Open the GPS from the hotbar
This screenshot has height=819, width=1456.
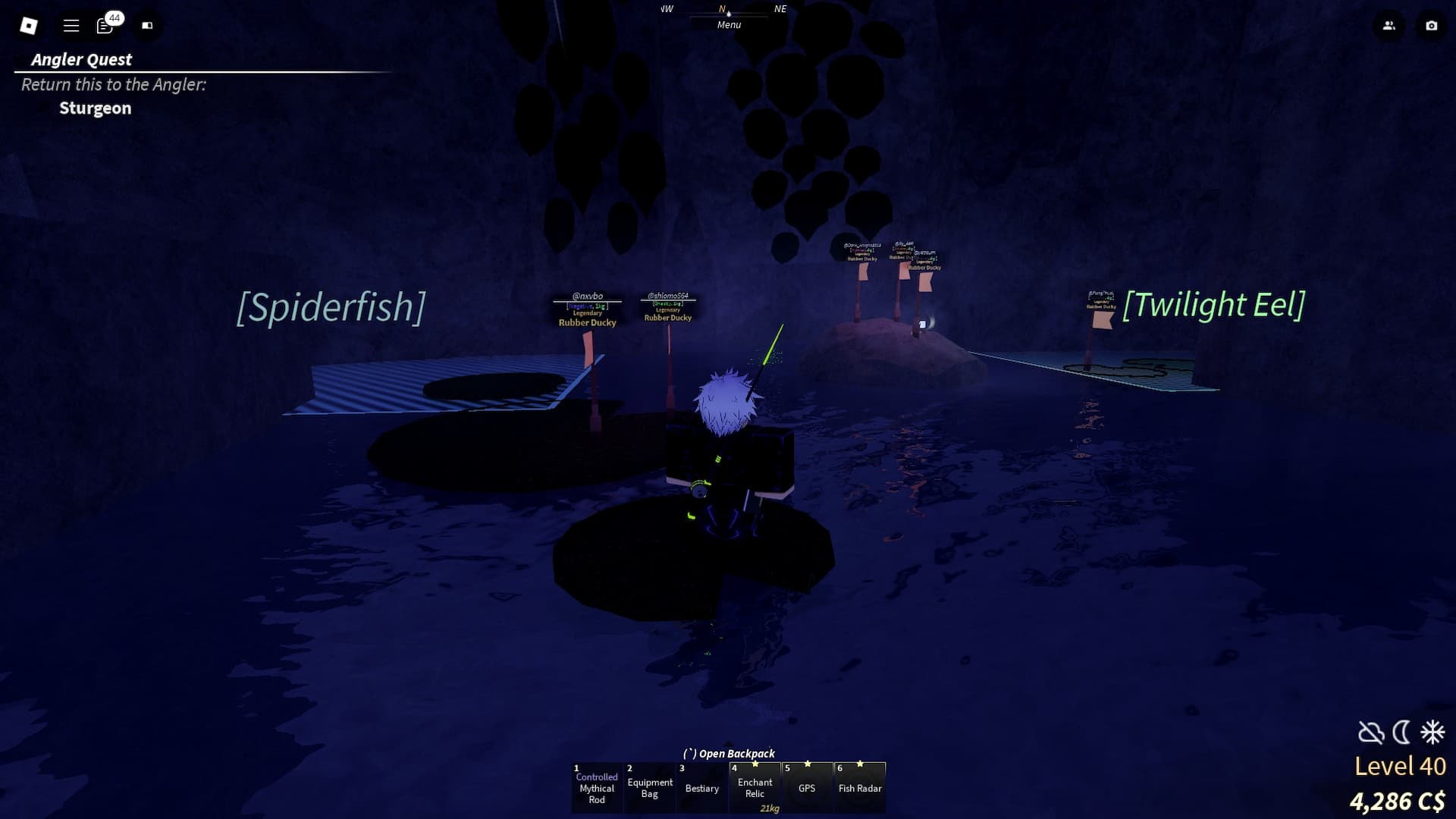point(808,788)
